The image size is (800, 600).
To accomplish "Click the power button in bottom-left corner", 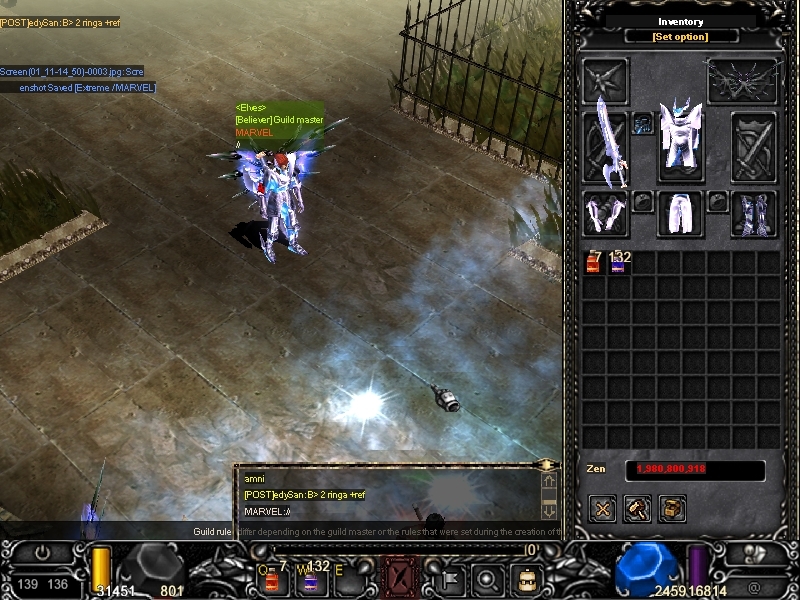I will pyautogui.click(x=42, y=553).
